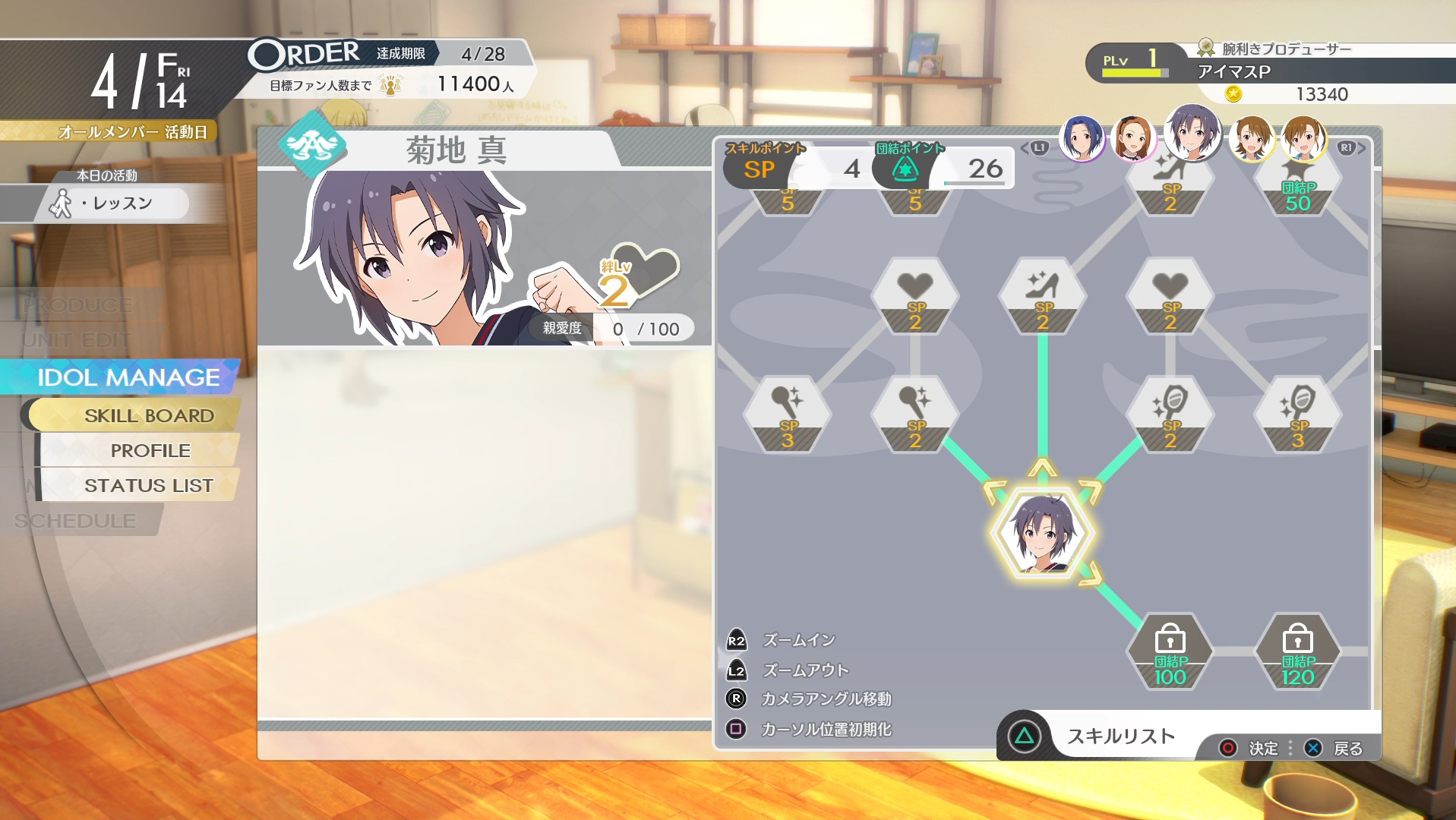Image resolution: width=1456 pixels, height=820 pixels.
Task: Choose the PRODUCE menu entry
Action: 77,305
